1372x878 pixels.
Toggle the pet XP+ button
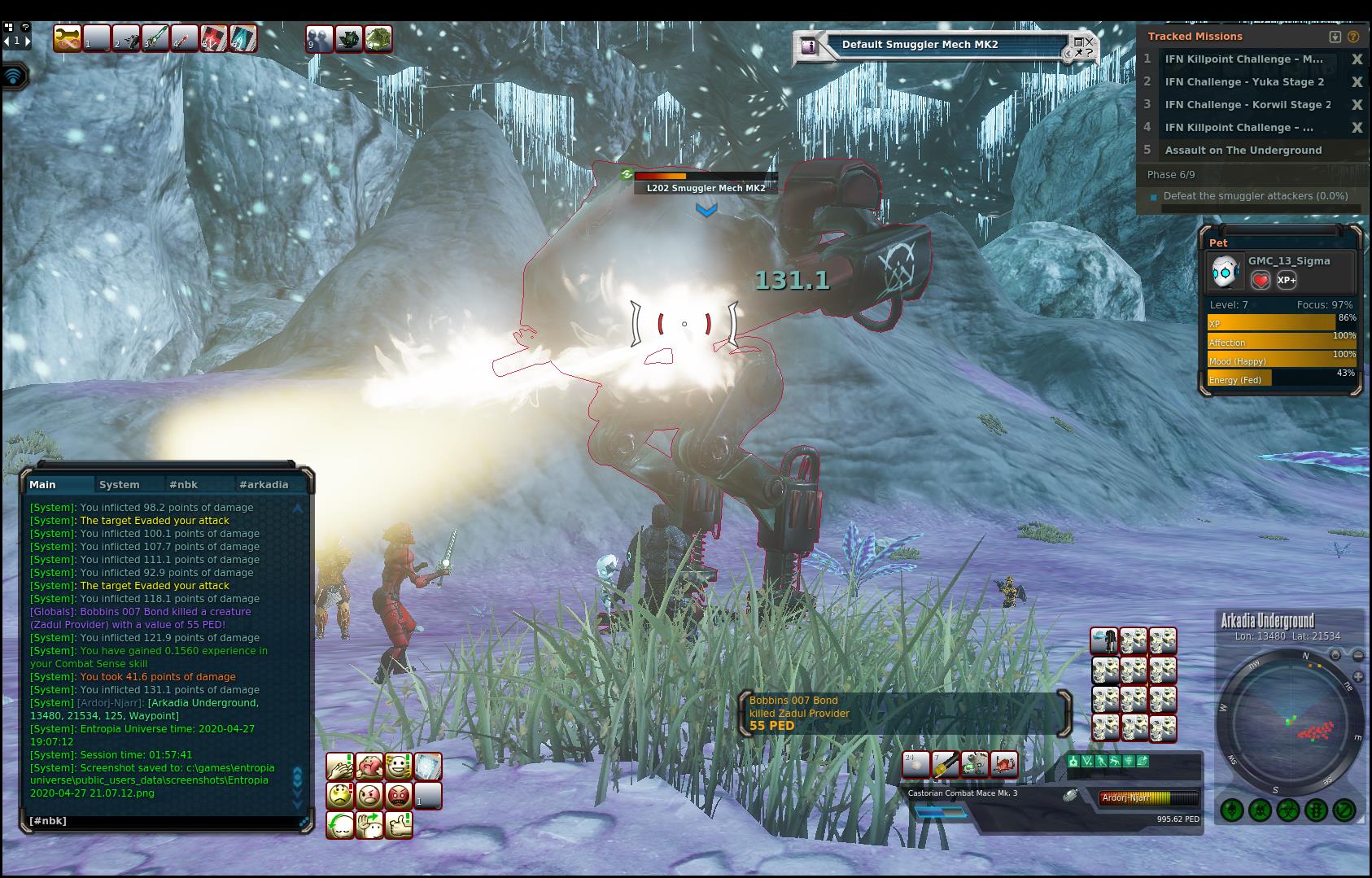pos(1287,280)
